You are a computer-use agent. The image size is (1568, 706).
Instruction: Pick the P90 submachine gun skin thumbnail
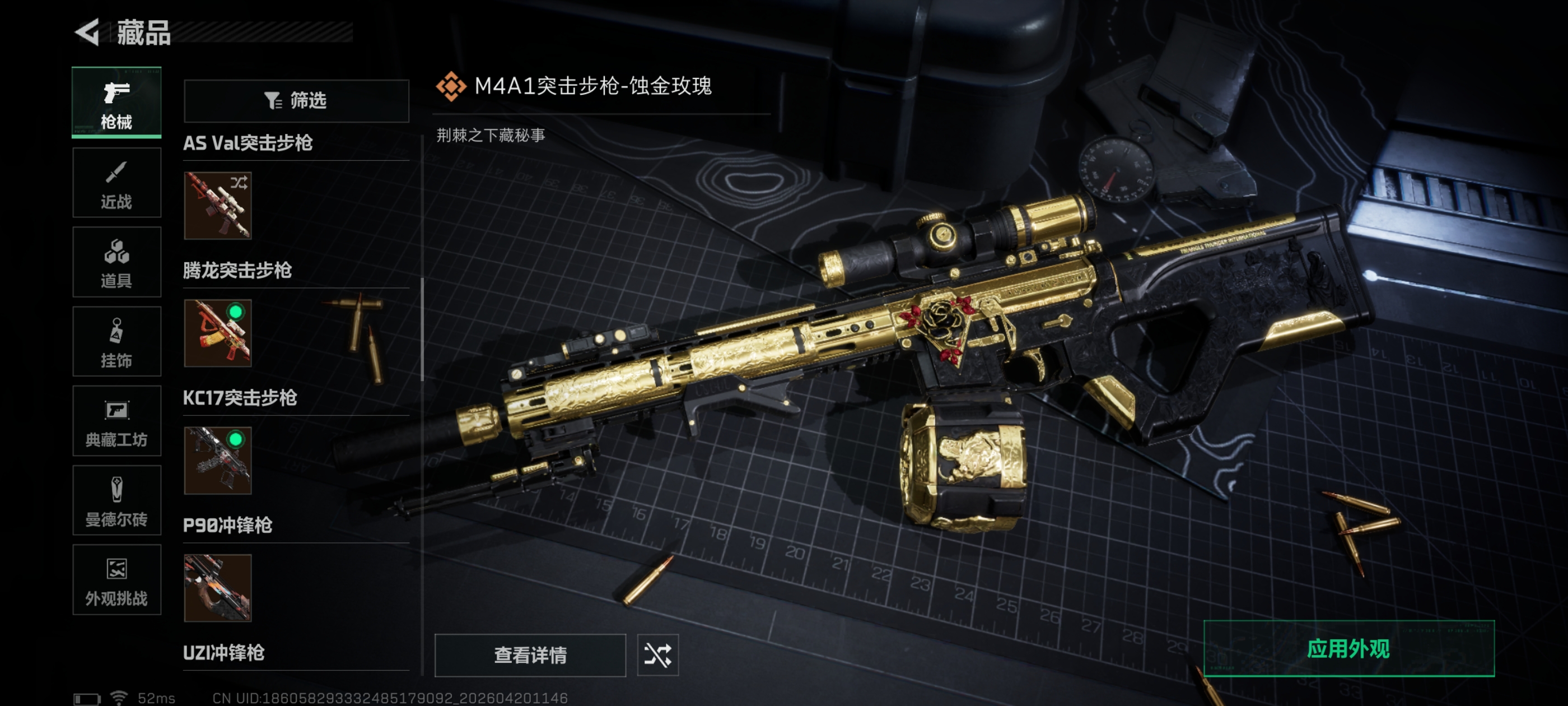point(217,588)
